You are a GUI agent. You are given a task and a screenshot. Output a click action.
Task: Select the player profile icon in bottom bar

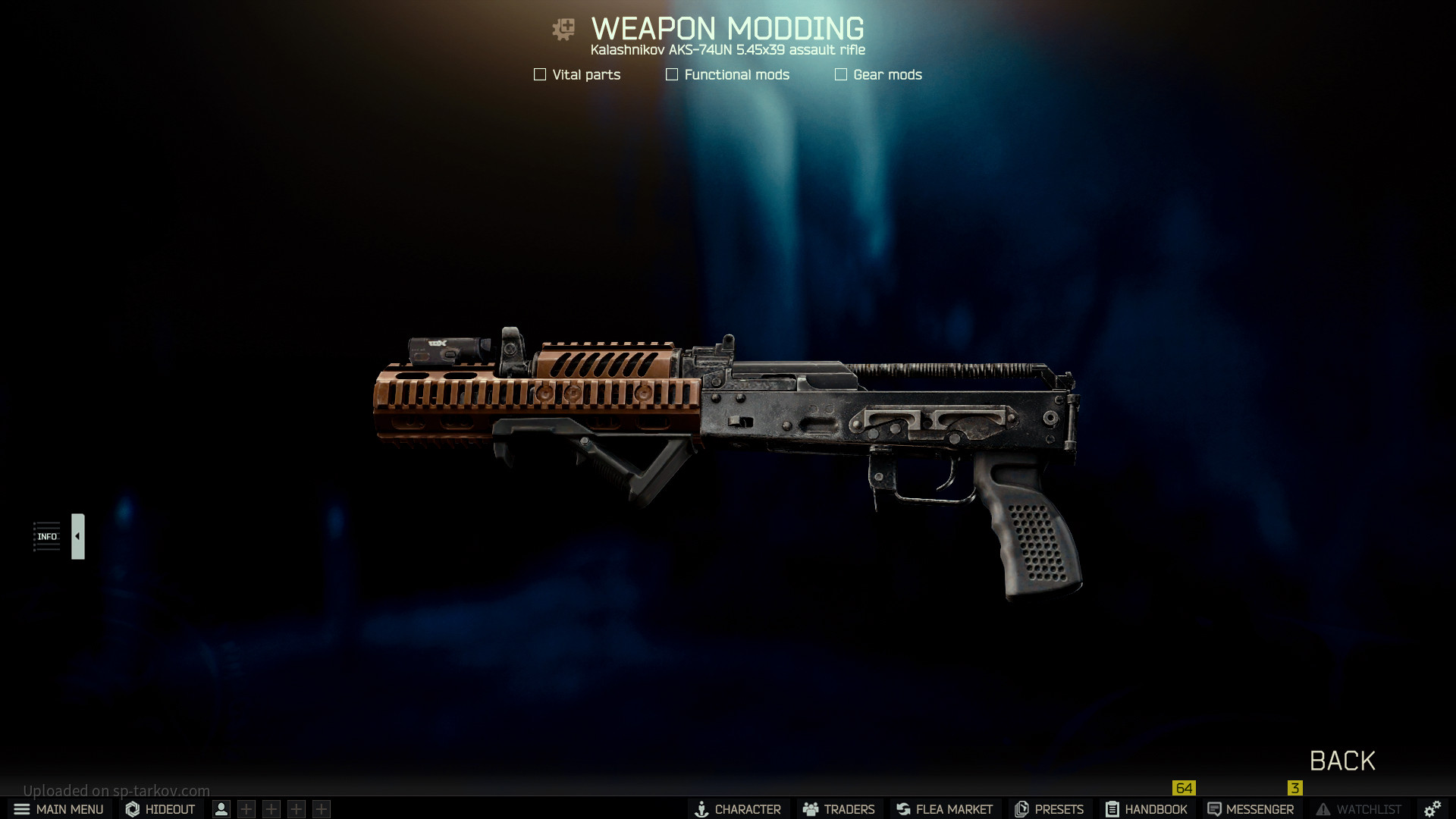(221, 809)
